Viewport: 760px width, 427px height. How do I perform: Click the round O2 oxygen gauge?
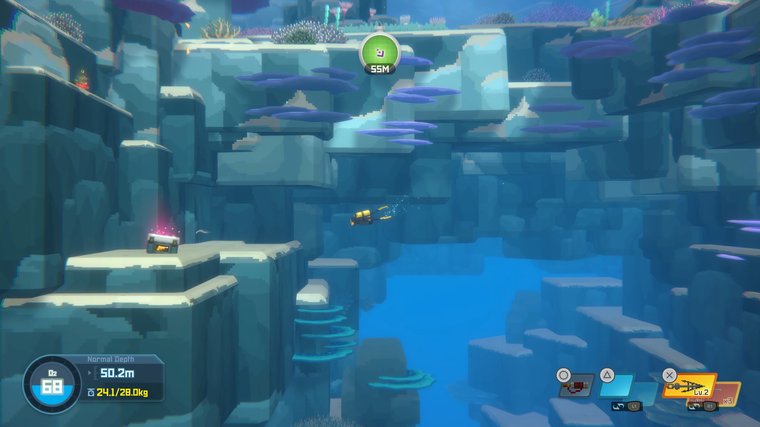click(53, 385)
